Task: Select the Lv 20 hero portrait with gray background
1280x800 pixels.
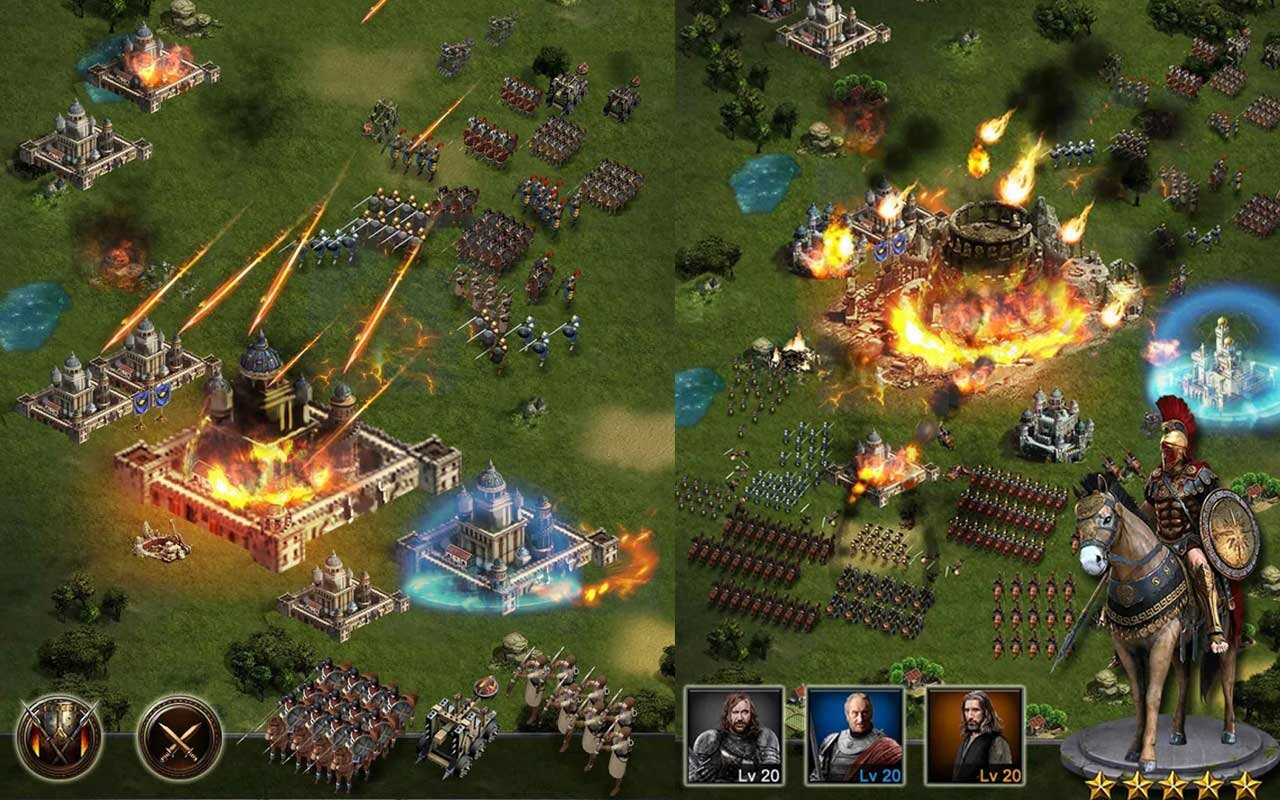Action: pyautogui.click(x=735, y=735)
